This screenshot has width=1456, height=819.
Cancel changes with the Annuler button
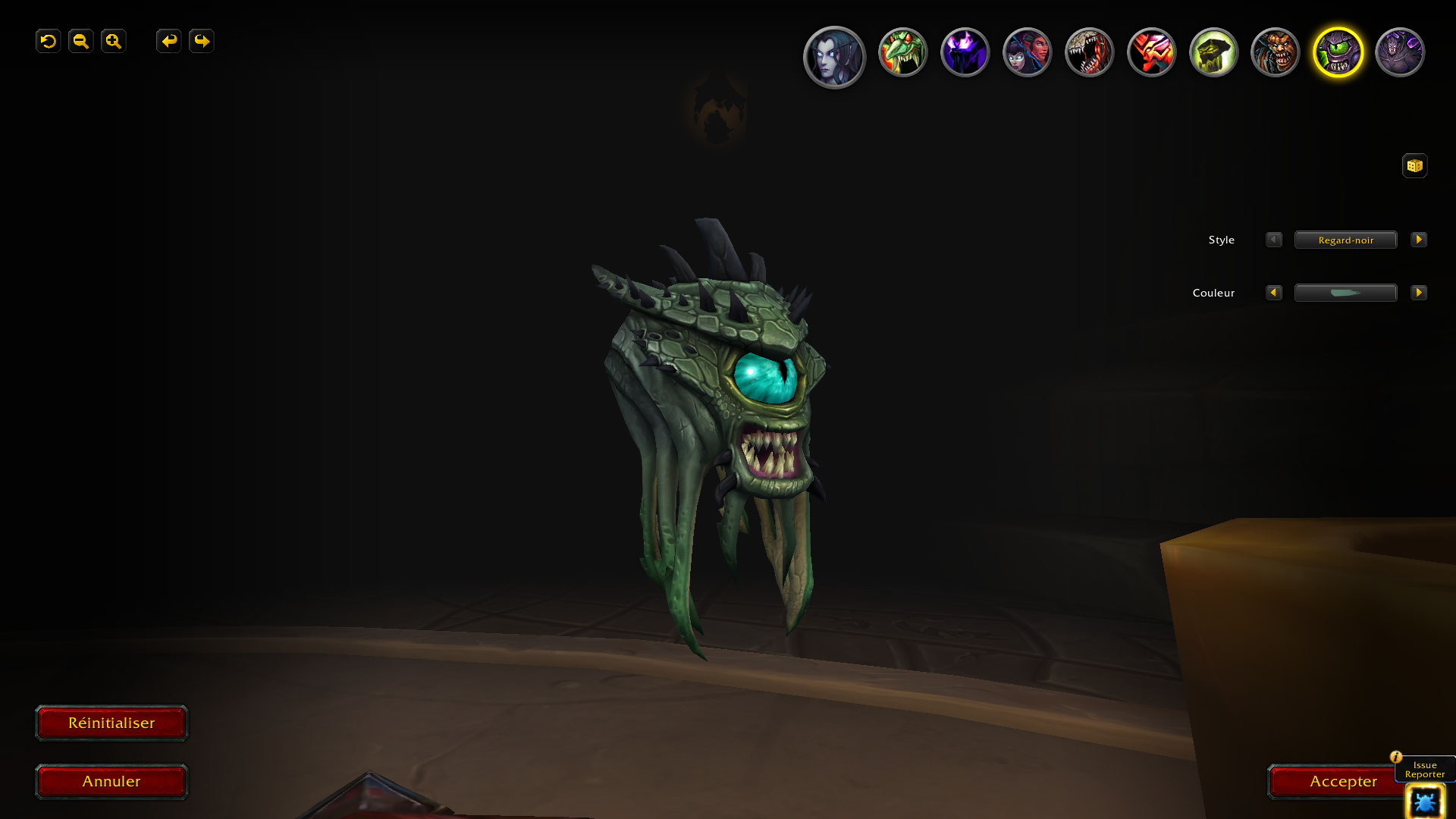click(x=111, y=781)
